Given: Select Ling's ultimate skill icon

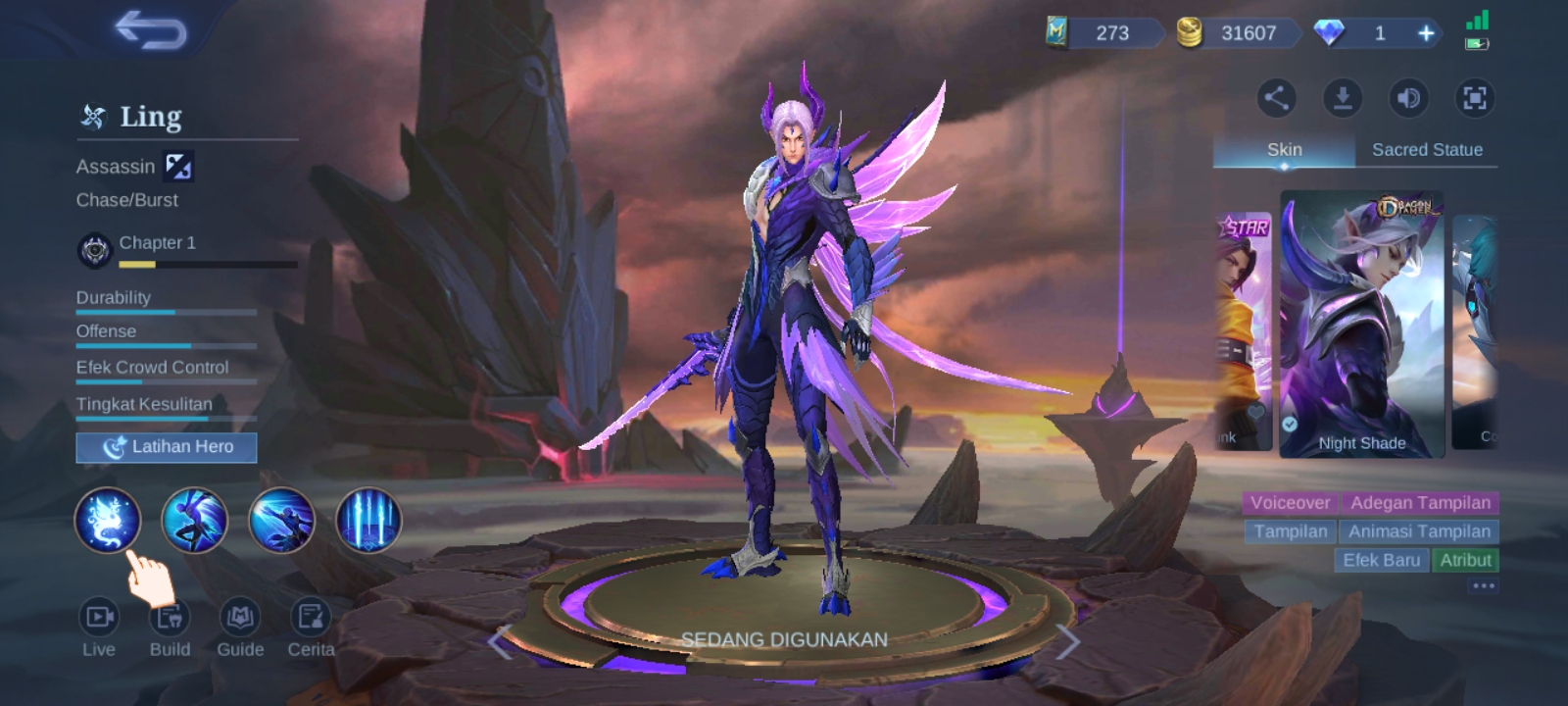Looking at the screenshot, I should pos(367,521).
